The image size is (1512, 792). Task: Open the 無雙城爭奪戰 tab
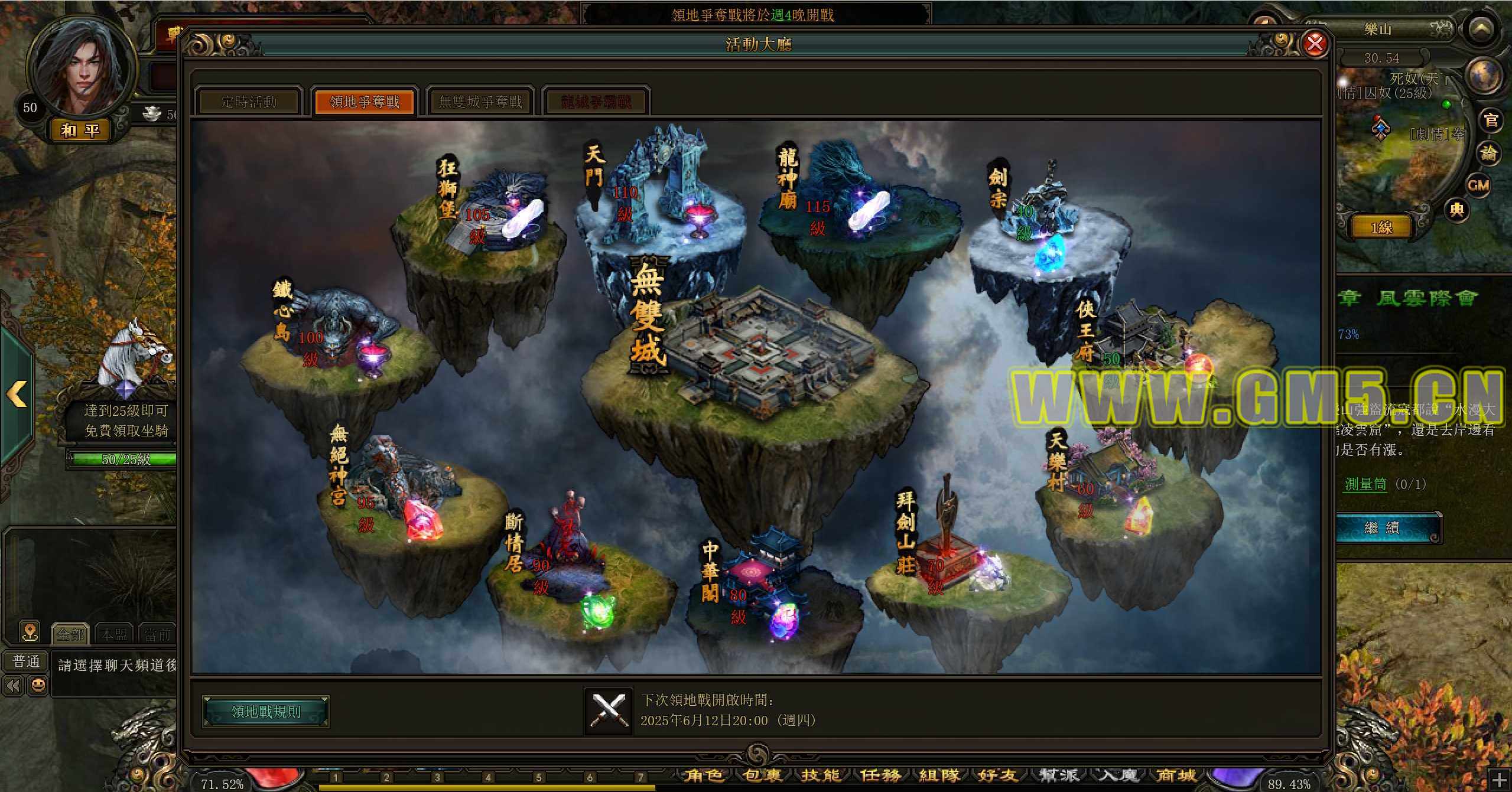point(480,102)
